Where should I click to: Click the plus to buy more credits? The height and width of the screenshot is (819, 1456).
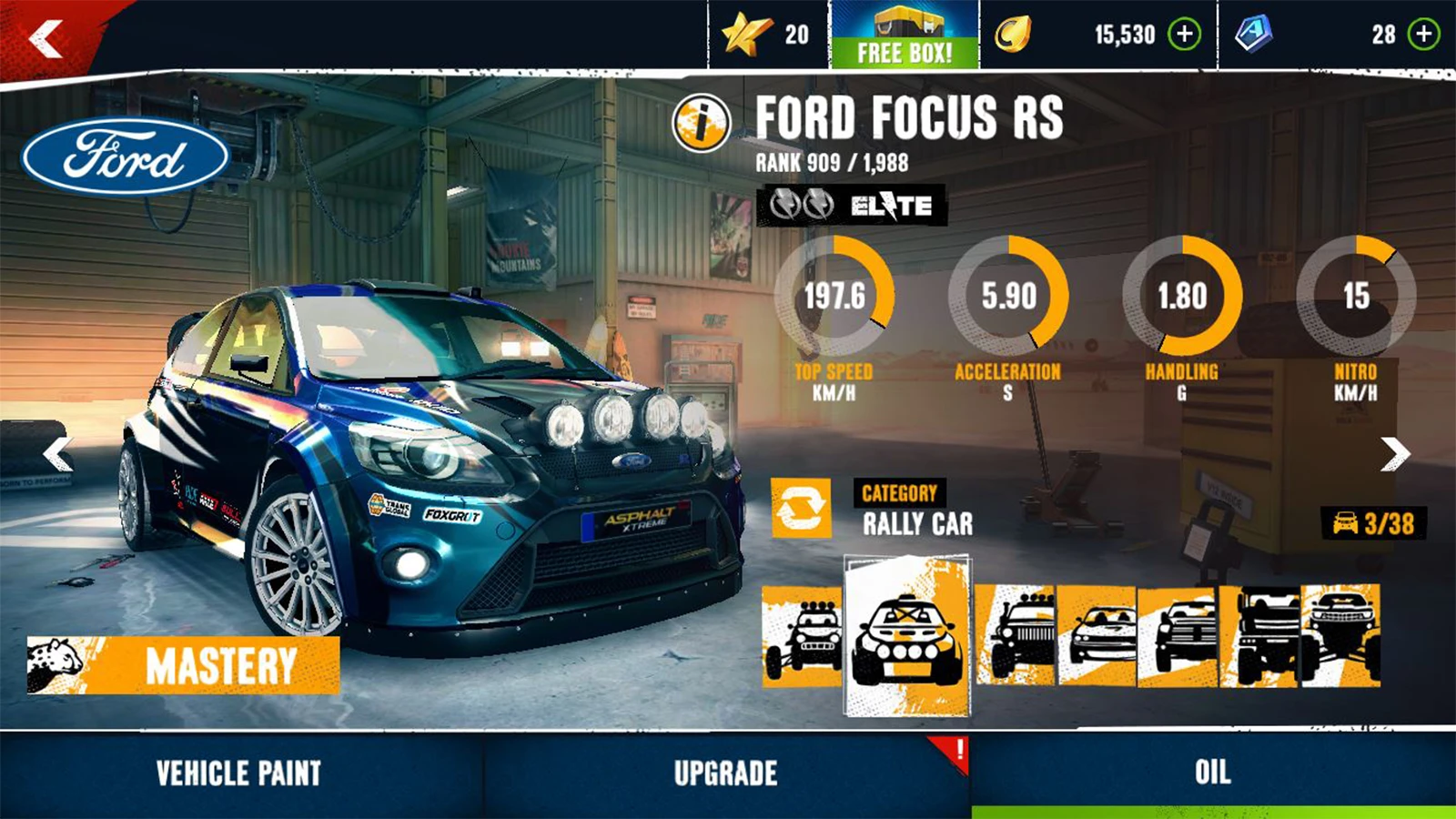click(1183, 36)
